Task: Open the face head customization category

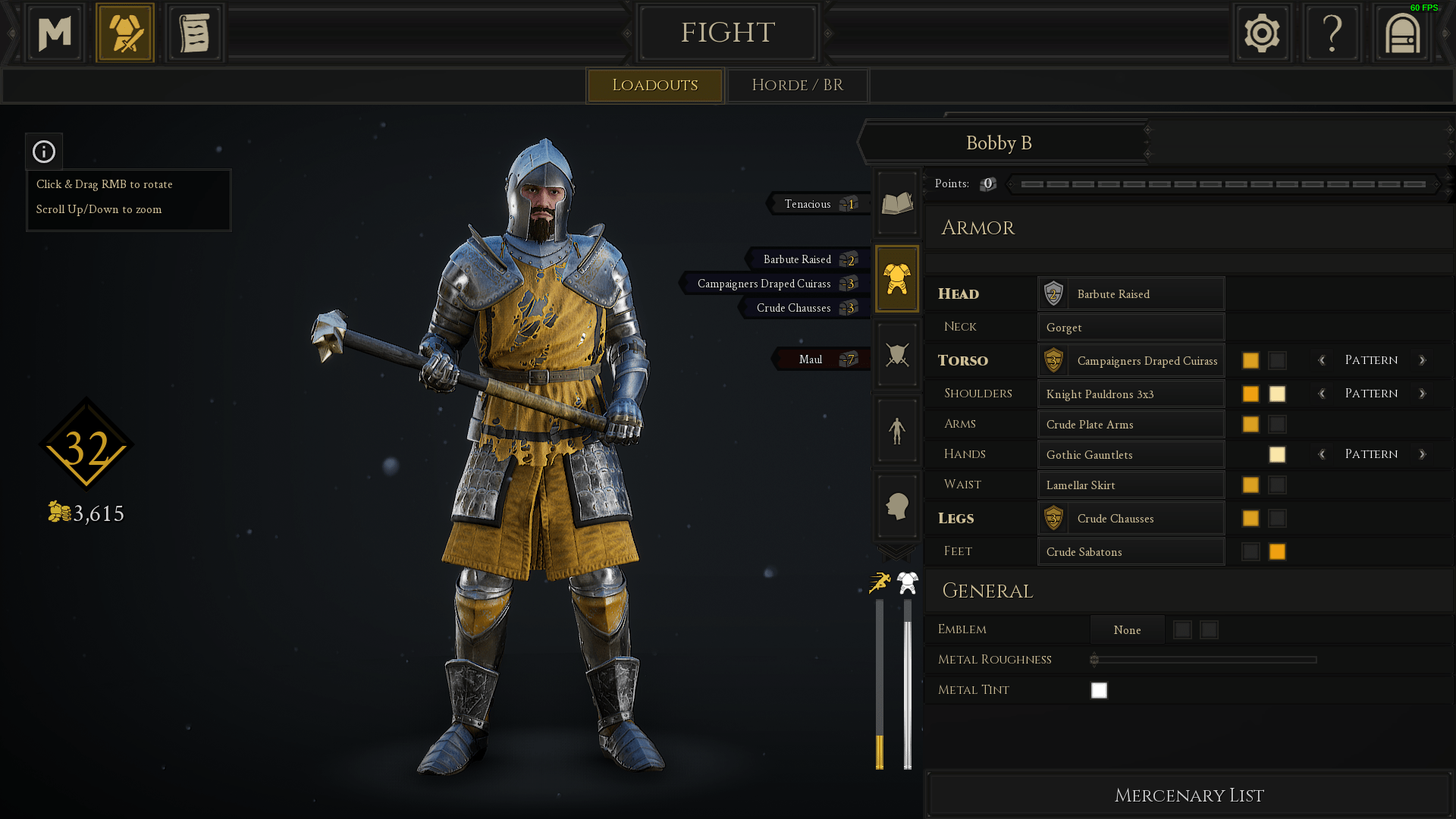Action: tap(897, 506)
